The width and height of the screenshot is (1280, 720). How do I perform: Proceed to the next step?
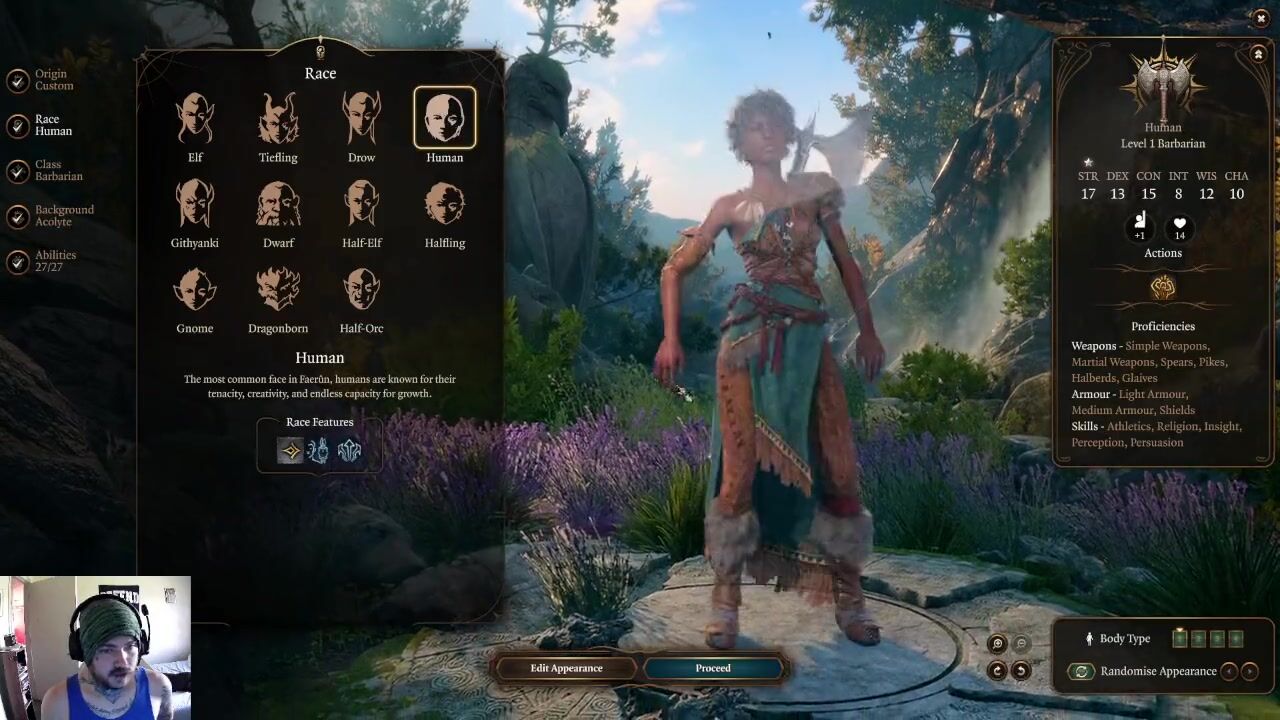pyautogui.click(x=713, y=668)
